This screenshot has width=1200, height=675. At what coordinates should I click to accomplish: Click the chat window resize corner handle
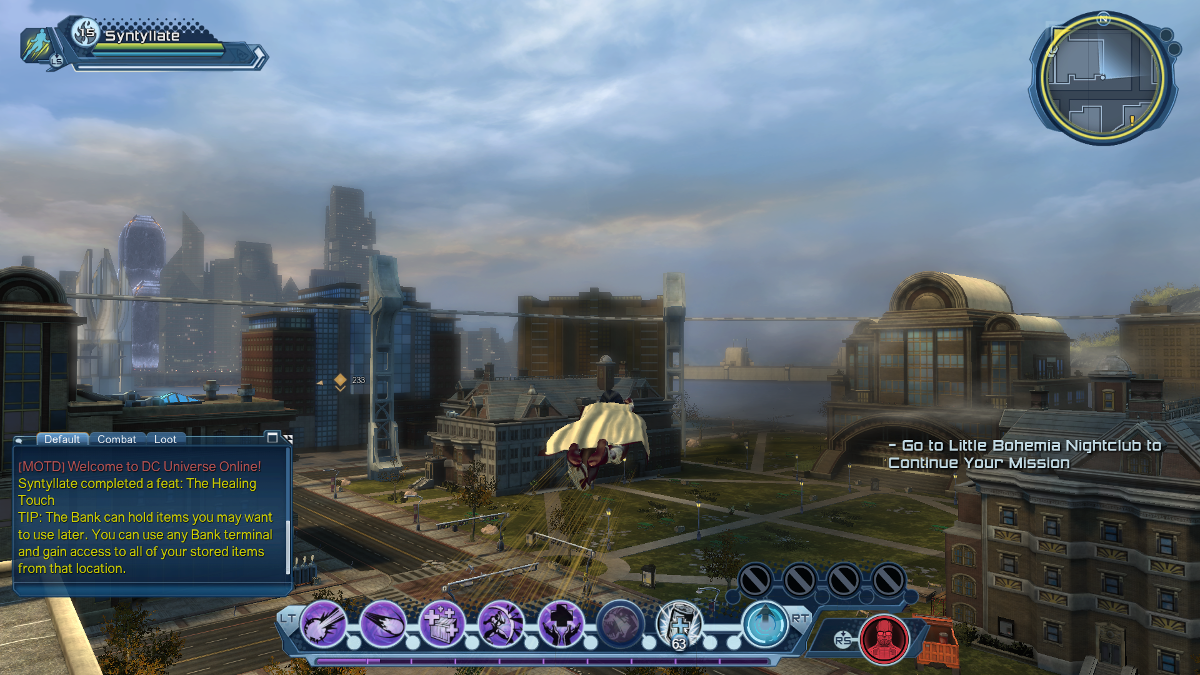pos(289,438)
